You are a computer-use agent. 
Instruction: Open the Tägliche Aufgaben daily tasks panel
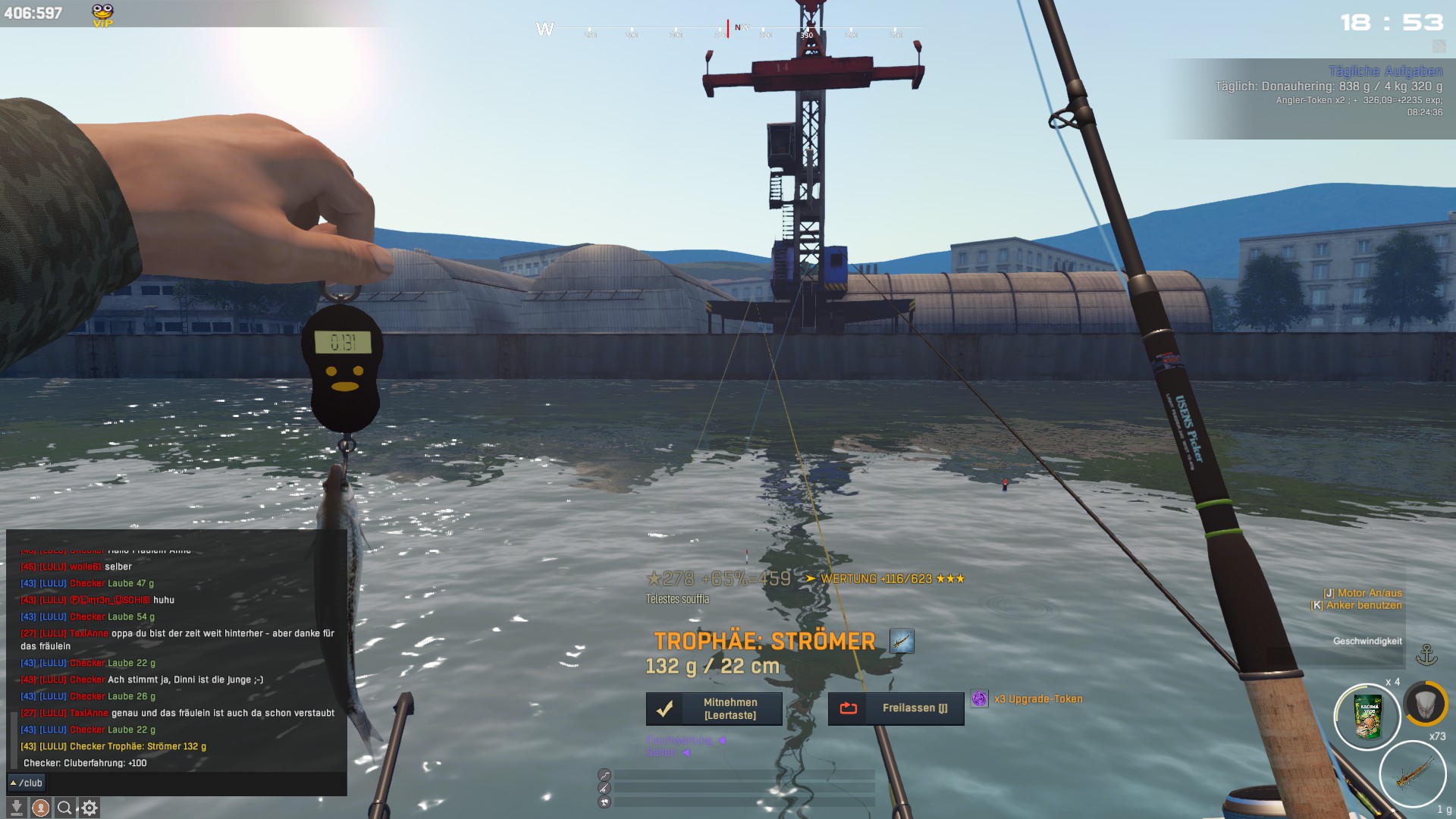[x=1385, y=71]
